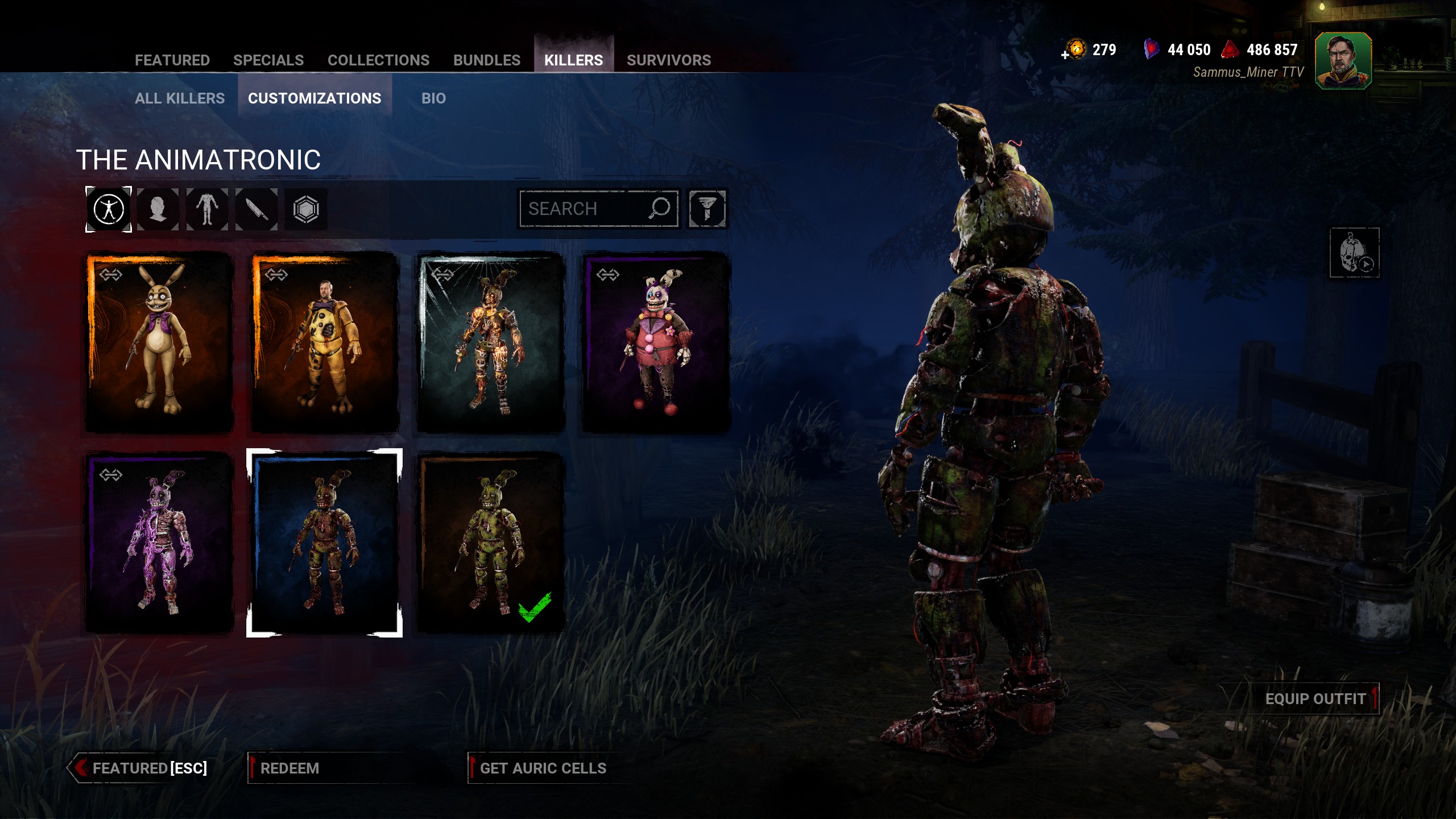Filter by weapon knife icon
Screen dimensions: 1456x819
257,209
